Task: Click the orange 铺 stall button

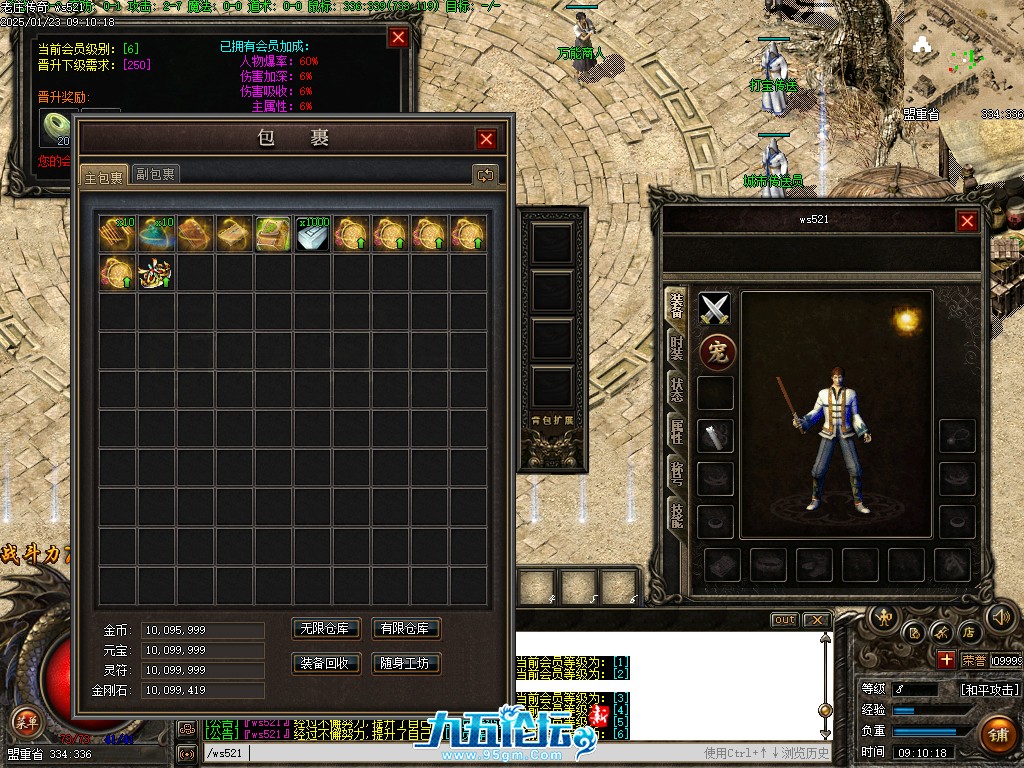Action: (x=996, y=734)
